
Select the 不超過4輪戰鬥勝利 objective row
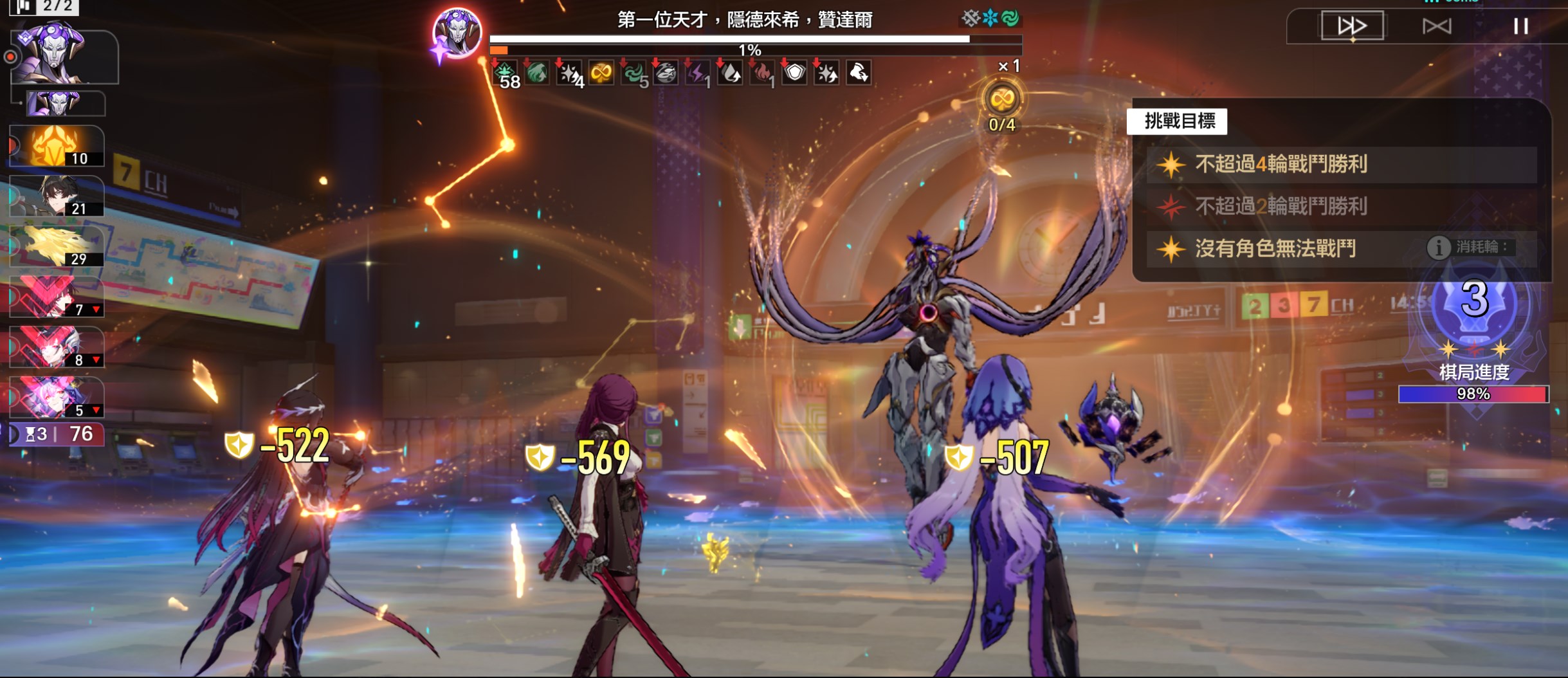coord(1341,164)
